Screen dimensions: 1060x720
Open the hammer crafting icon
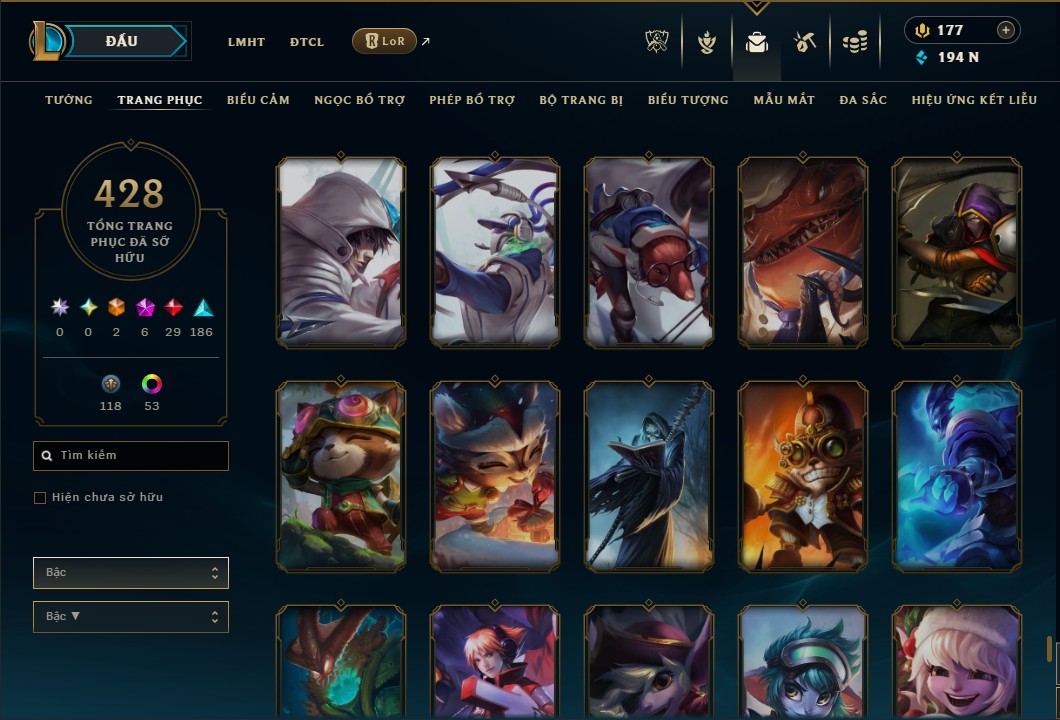(805, 42)
